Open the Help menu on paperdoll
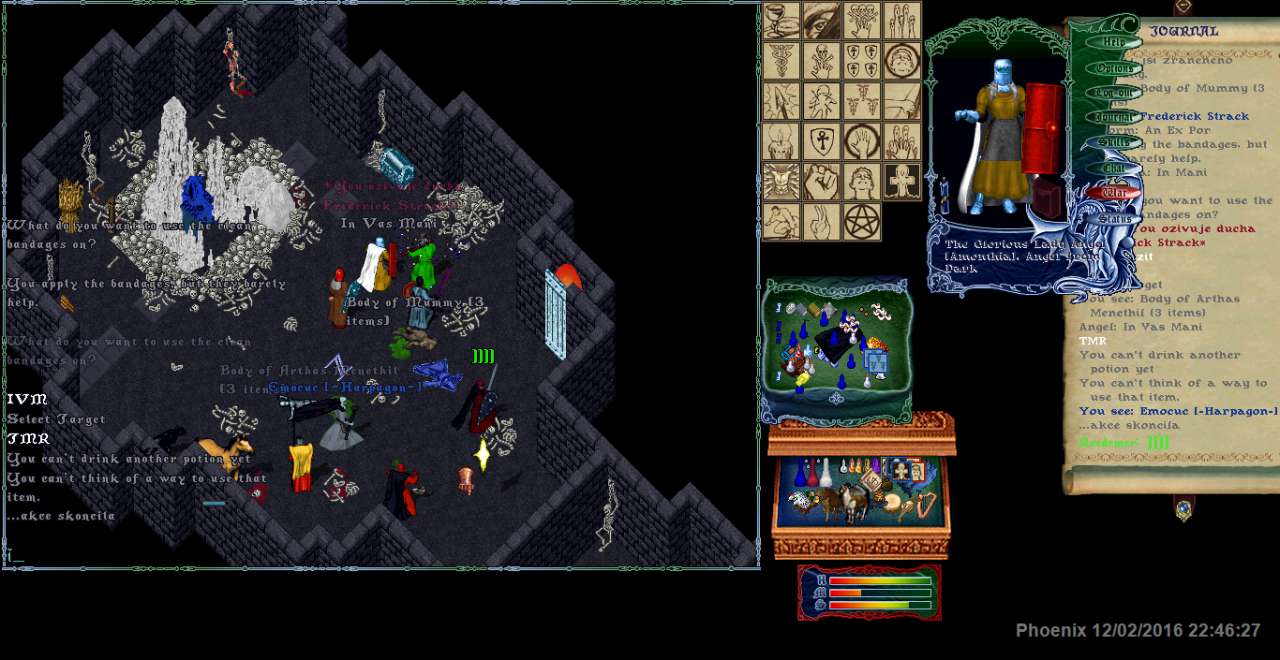This screenshot has width=1280, height=660. coord(1113,43)
